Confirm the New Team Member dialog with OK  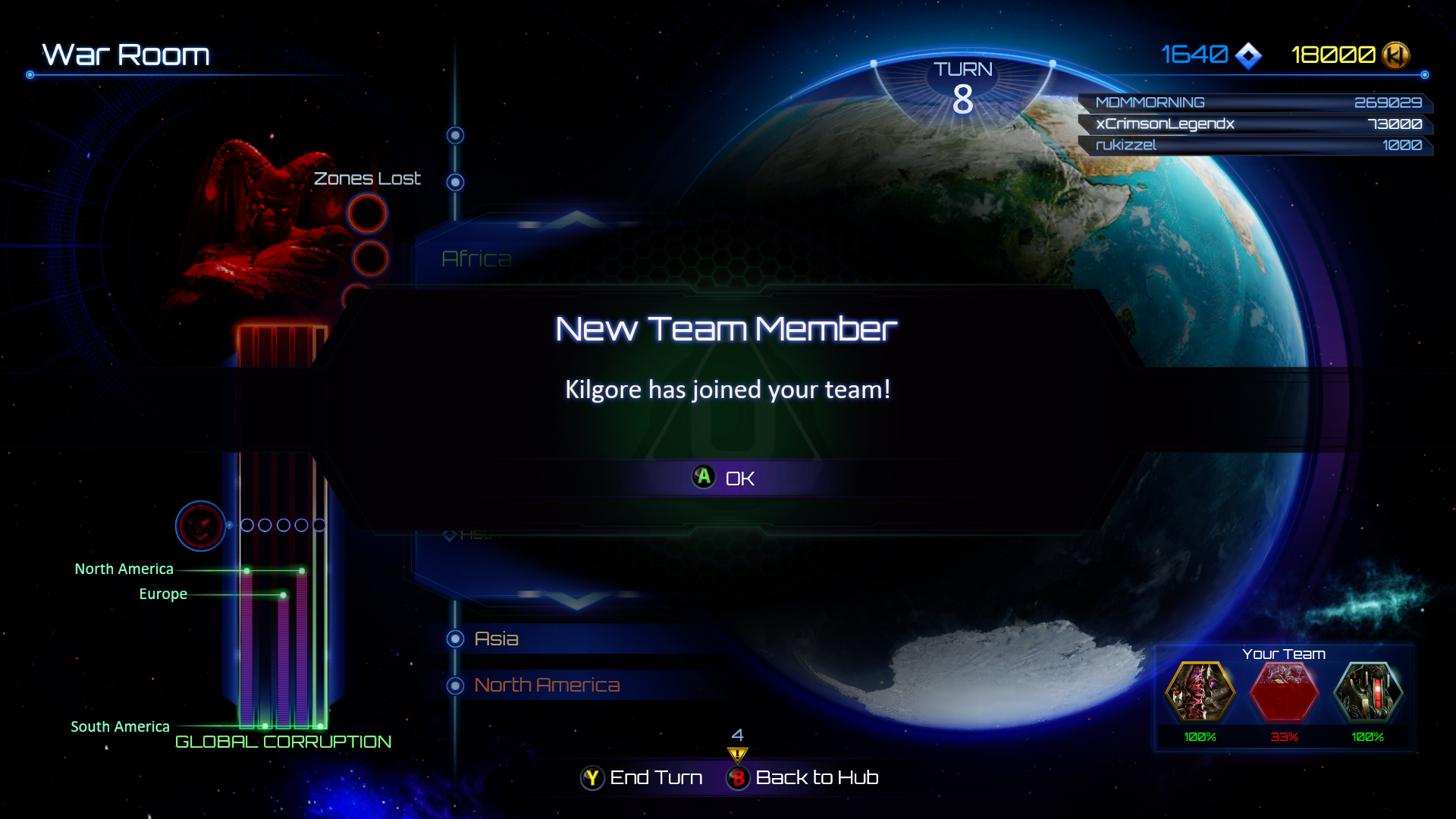point(724,478)
